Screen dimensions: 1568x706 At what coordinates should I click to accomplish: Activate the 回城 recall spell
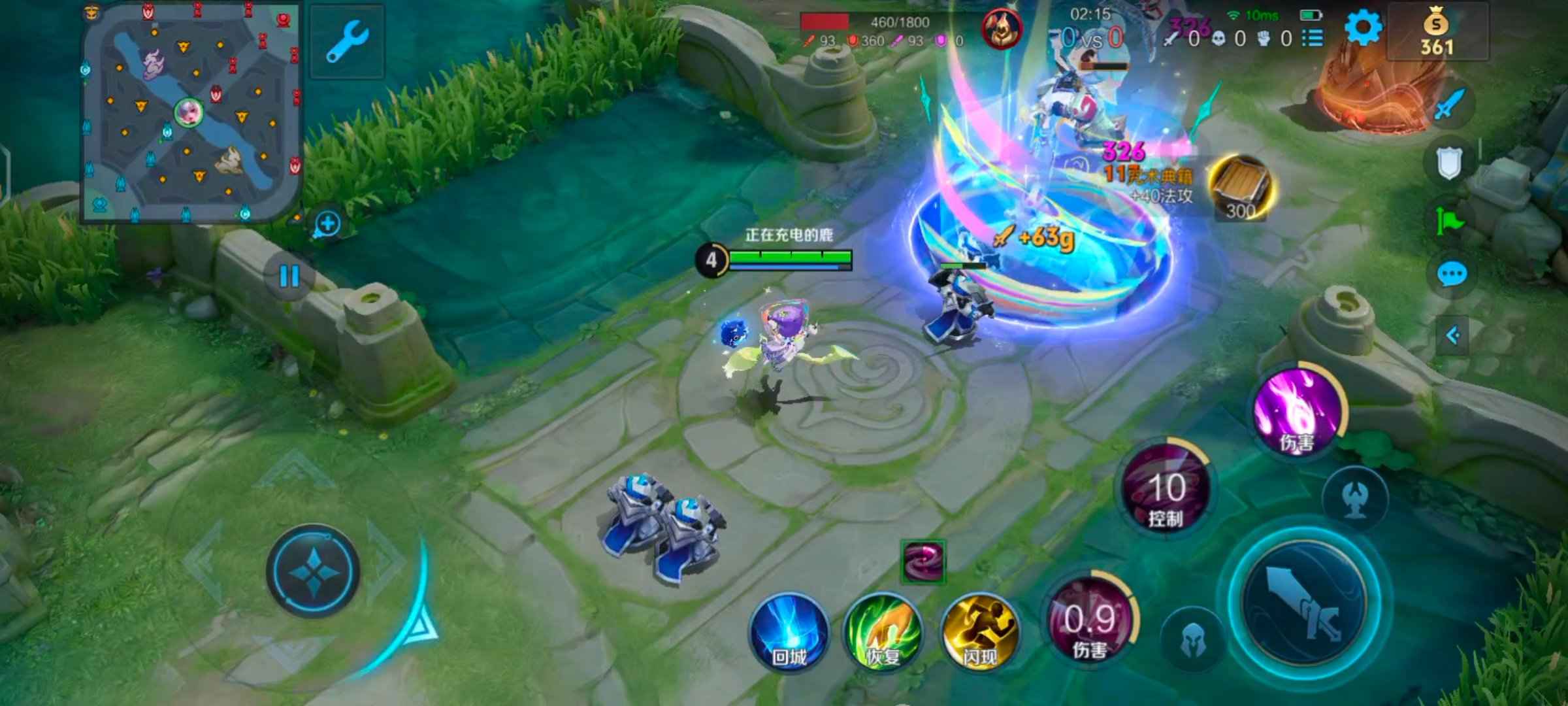(789, 633)
